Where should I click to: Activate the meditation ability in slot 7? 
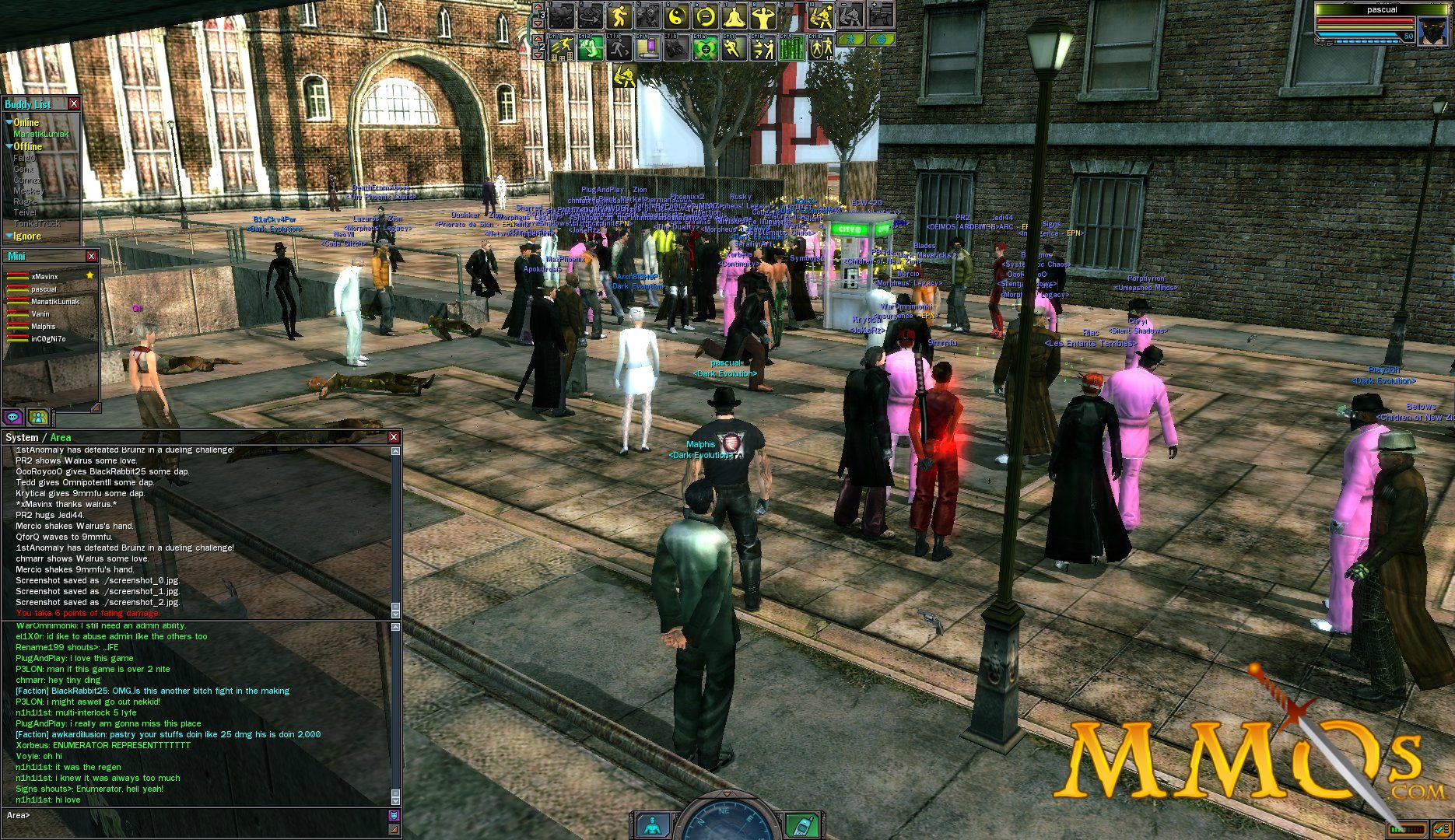(x=736, y=18)
